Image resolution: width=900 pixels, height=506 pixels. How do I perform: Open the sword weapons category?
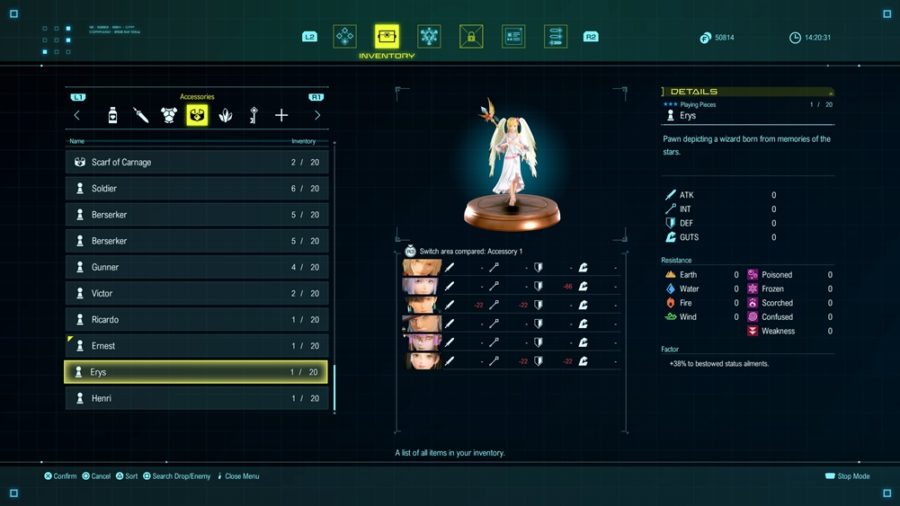[x=140, y=115]
